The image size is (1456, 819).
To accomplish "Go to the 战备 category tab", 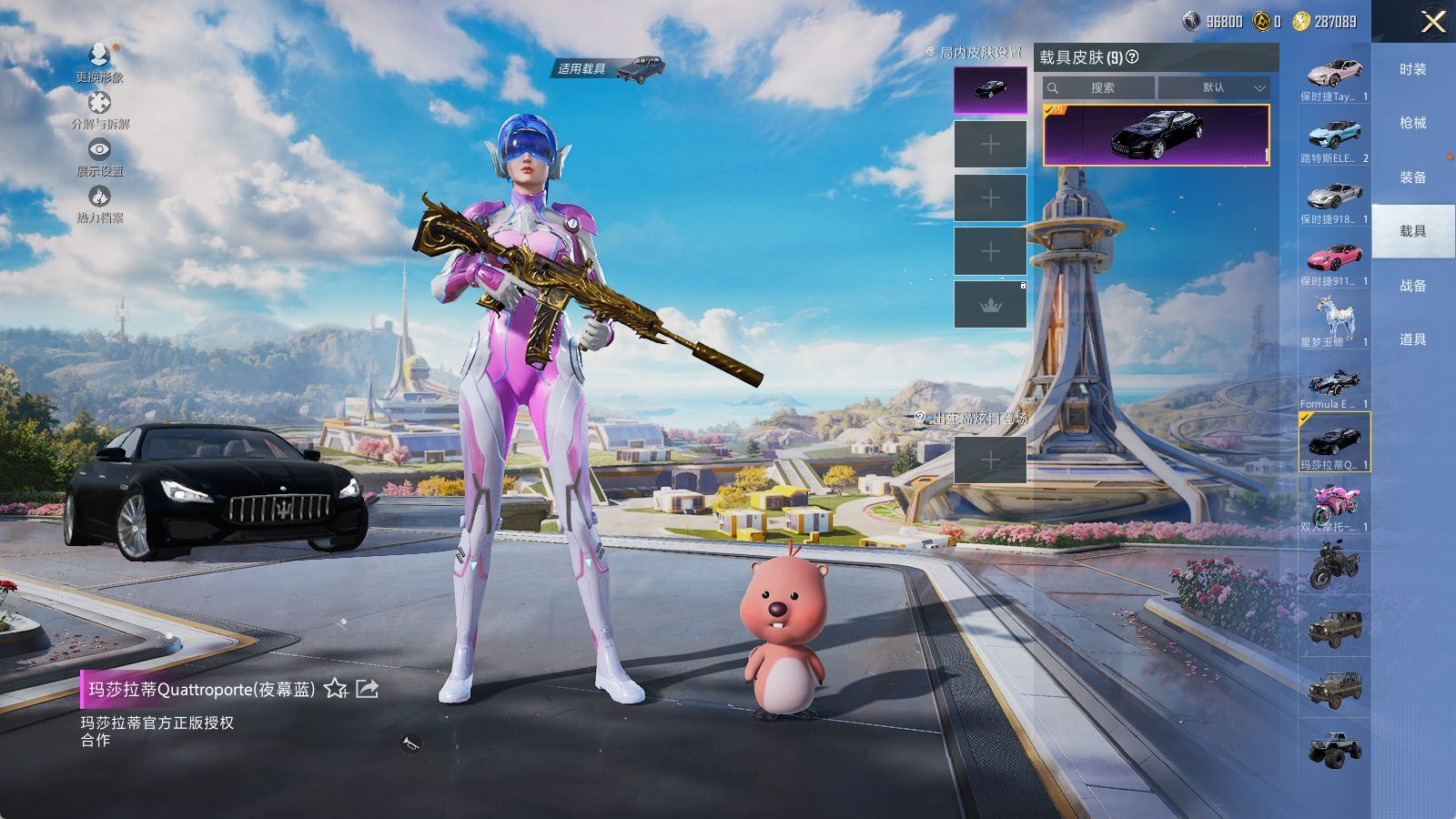I will coord(1412,286).
